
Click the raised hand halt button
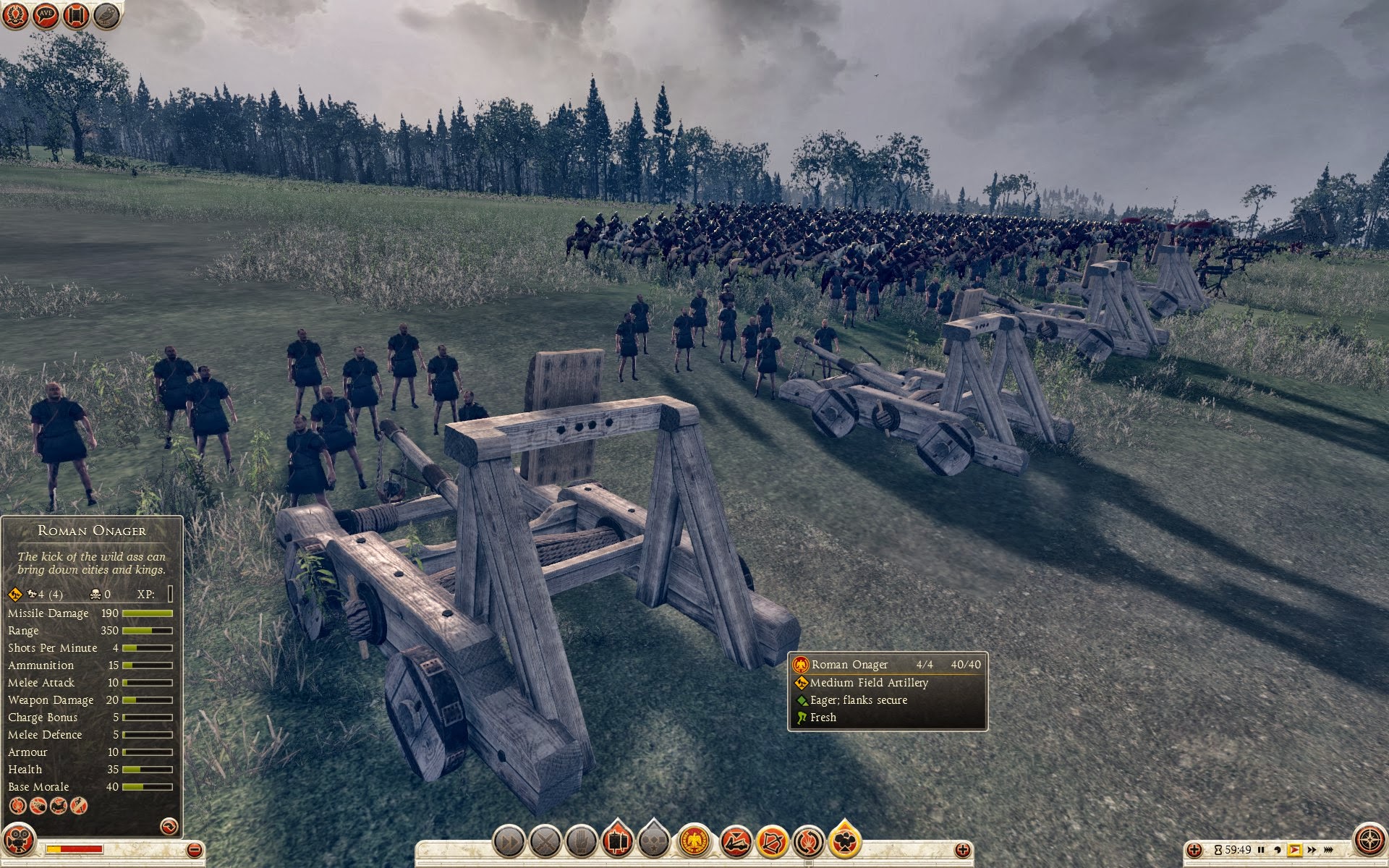coord(581,841)
